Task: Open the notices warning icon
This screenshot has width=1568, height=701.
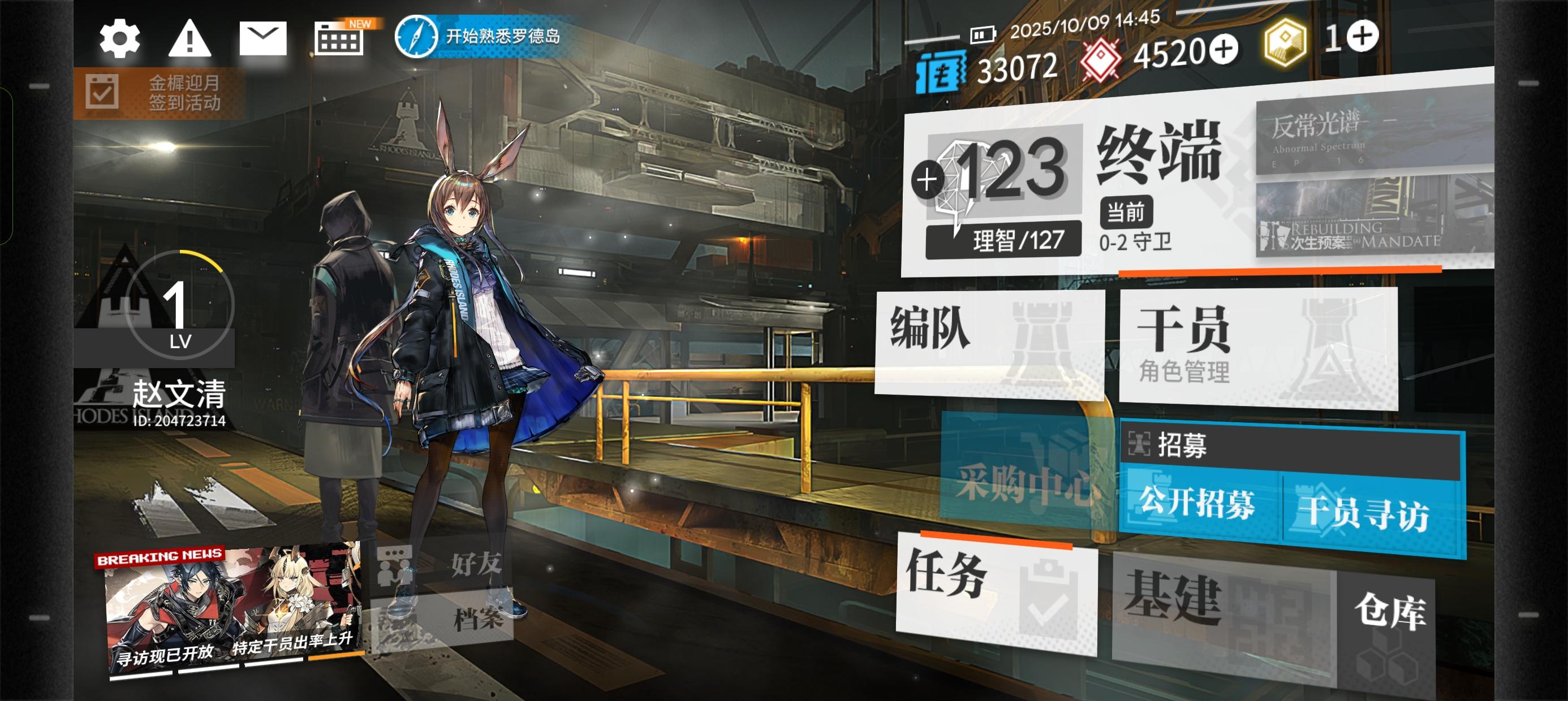Action: [x=190, y=40]
